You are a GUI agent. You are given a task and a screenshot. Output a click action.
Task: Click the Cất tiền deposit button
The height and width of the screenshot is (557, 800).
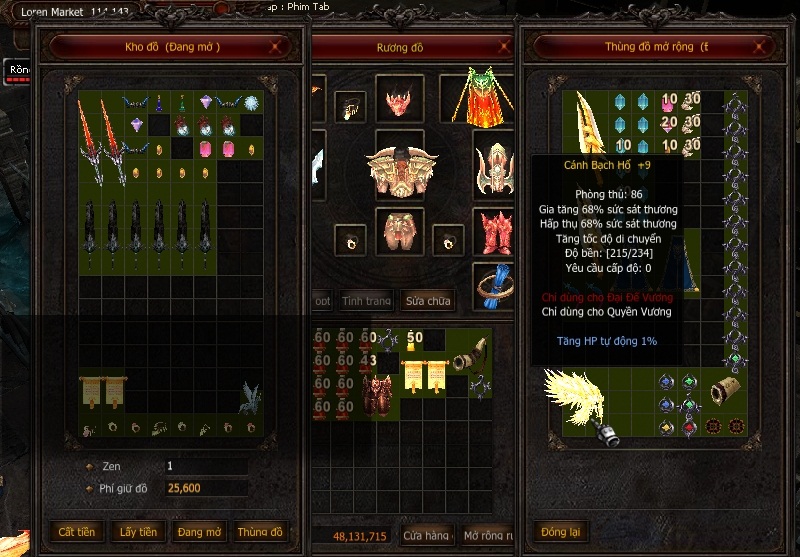(77, 532)
